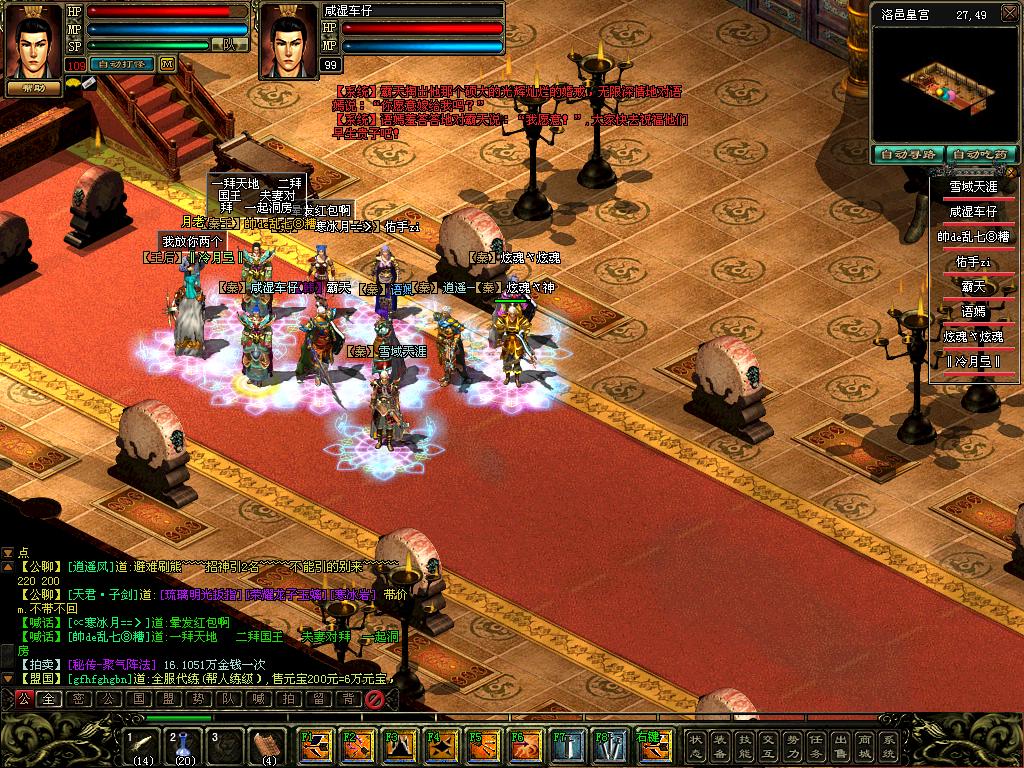Select the 咸湿车仔 target portrait
The height and width of the screenshot is (768, 1024).
pos(288,42)
